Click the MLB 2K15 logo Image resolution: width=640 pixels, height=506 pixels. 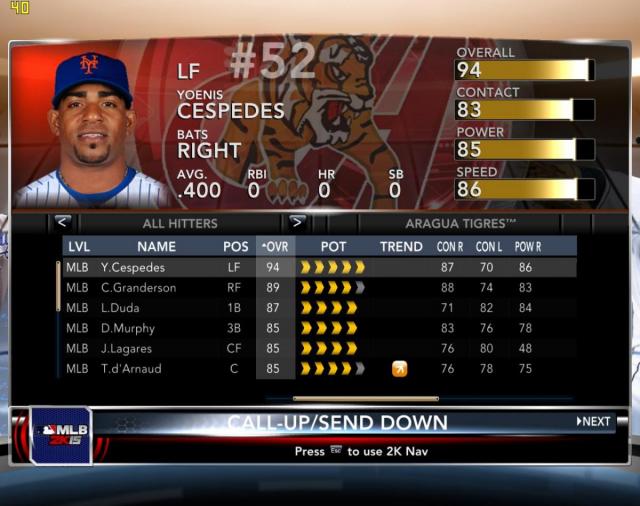coord(61,435)
